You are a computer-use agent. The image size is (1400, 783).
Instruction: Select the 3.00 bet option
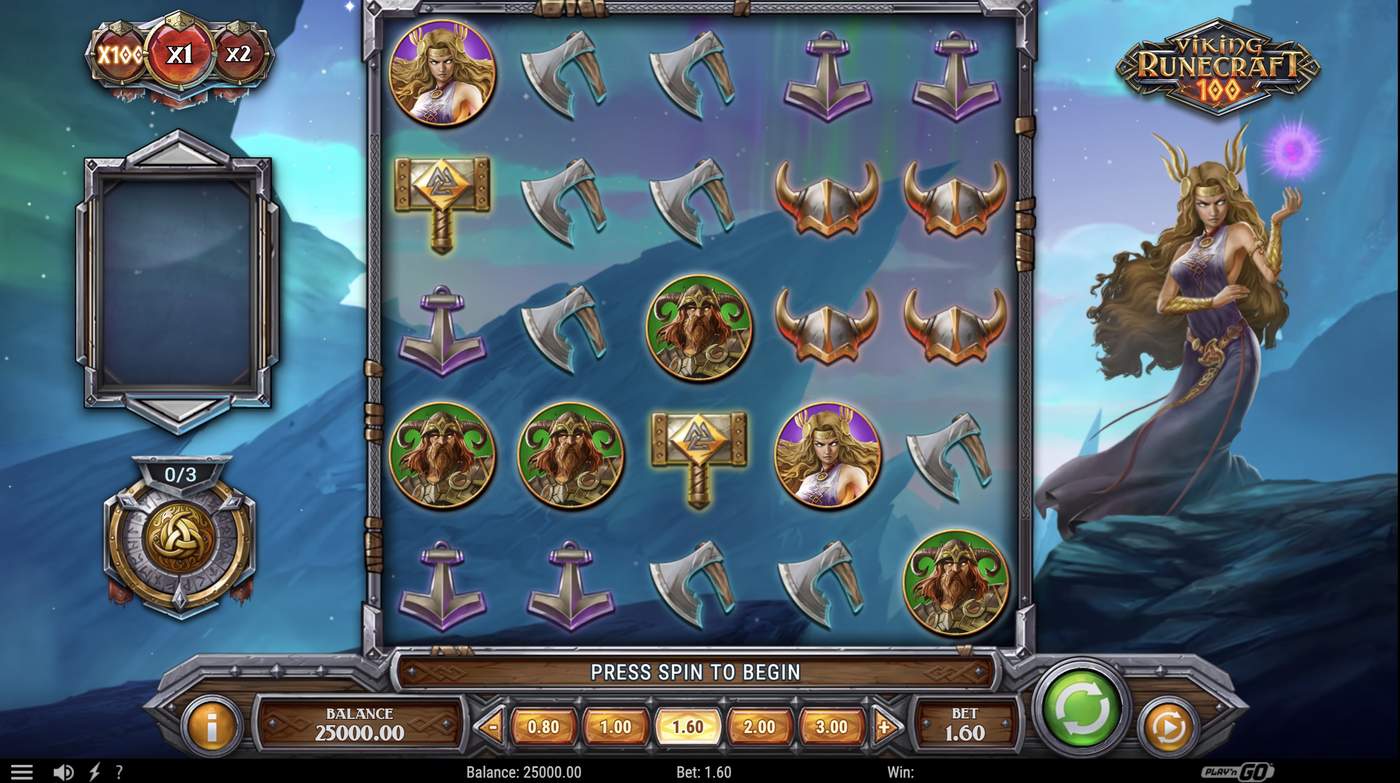tap(831, 728)
